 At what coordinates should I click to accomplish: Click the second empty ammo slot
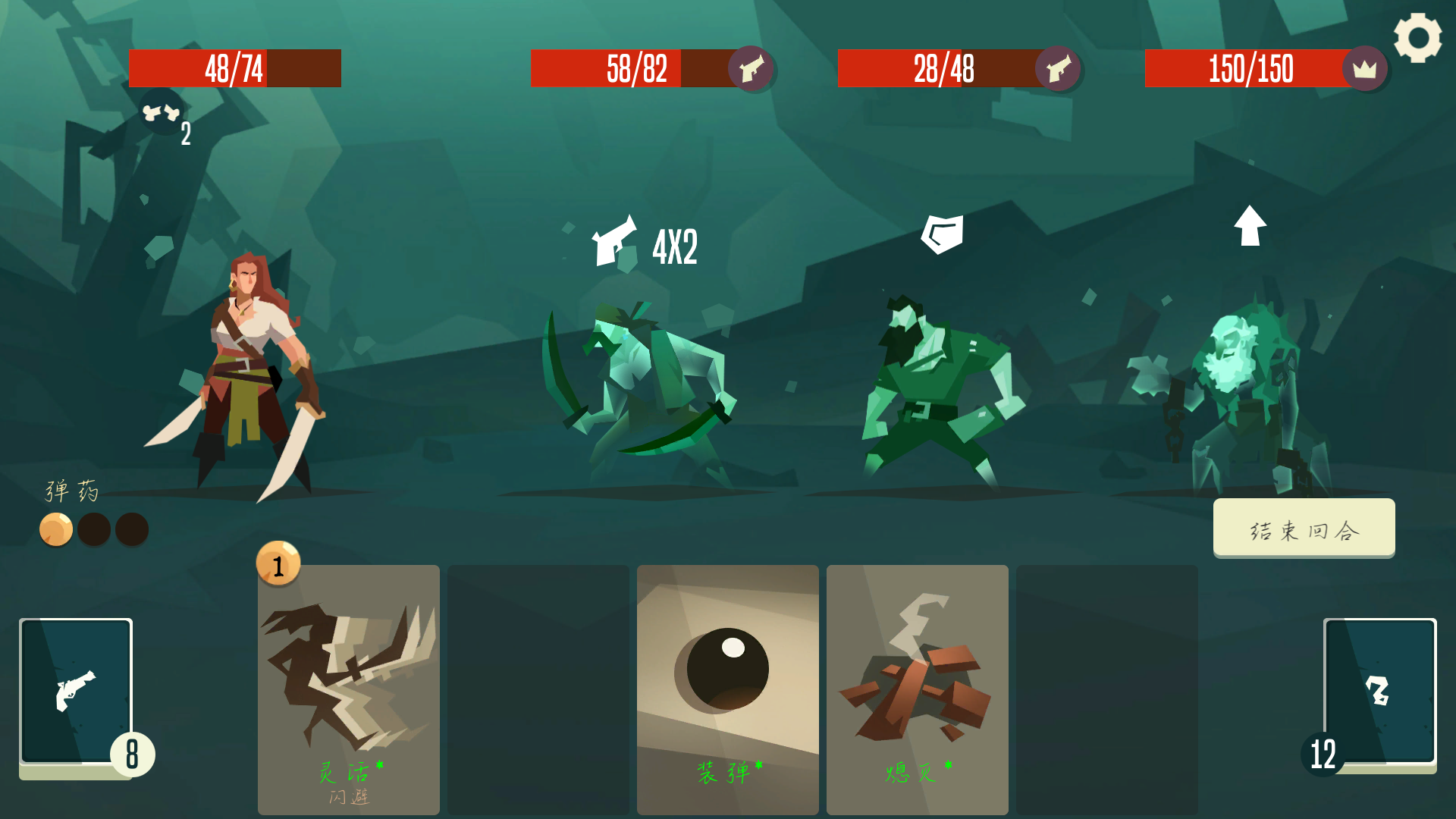pyautogui.click(x=133, y=529)
